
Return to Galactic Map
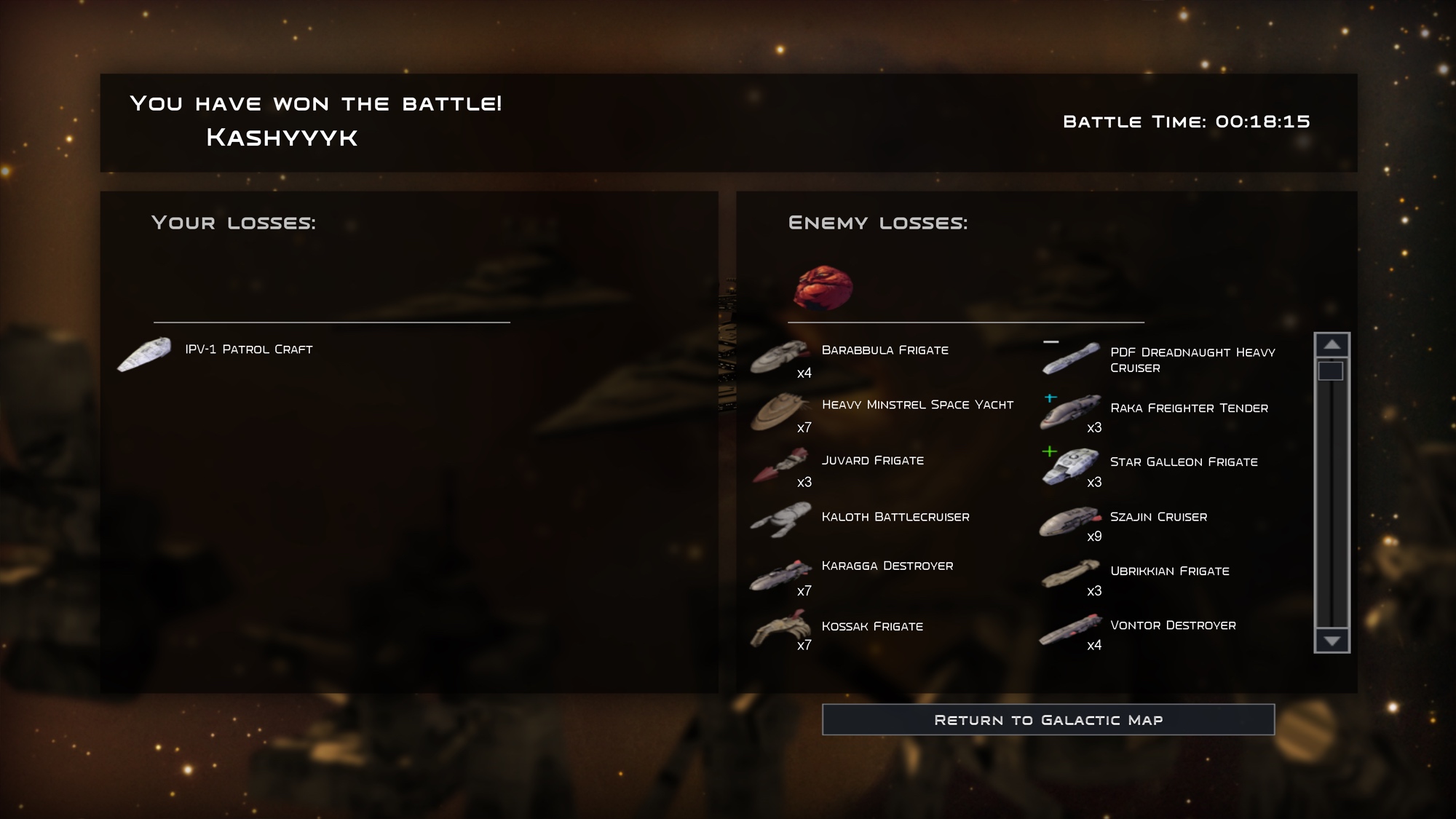click(x=1048, y=719)
